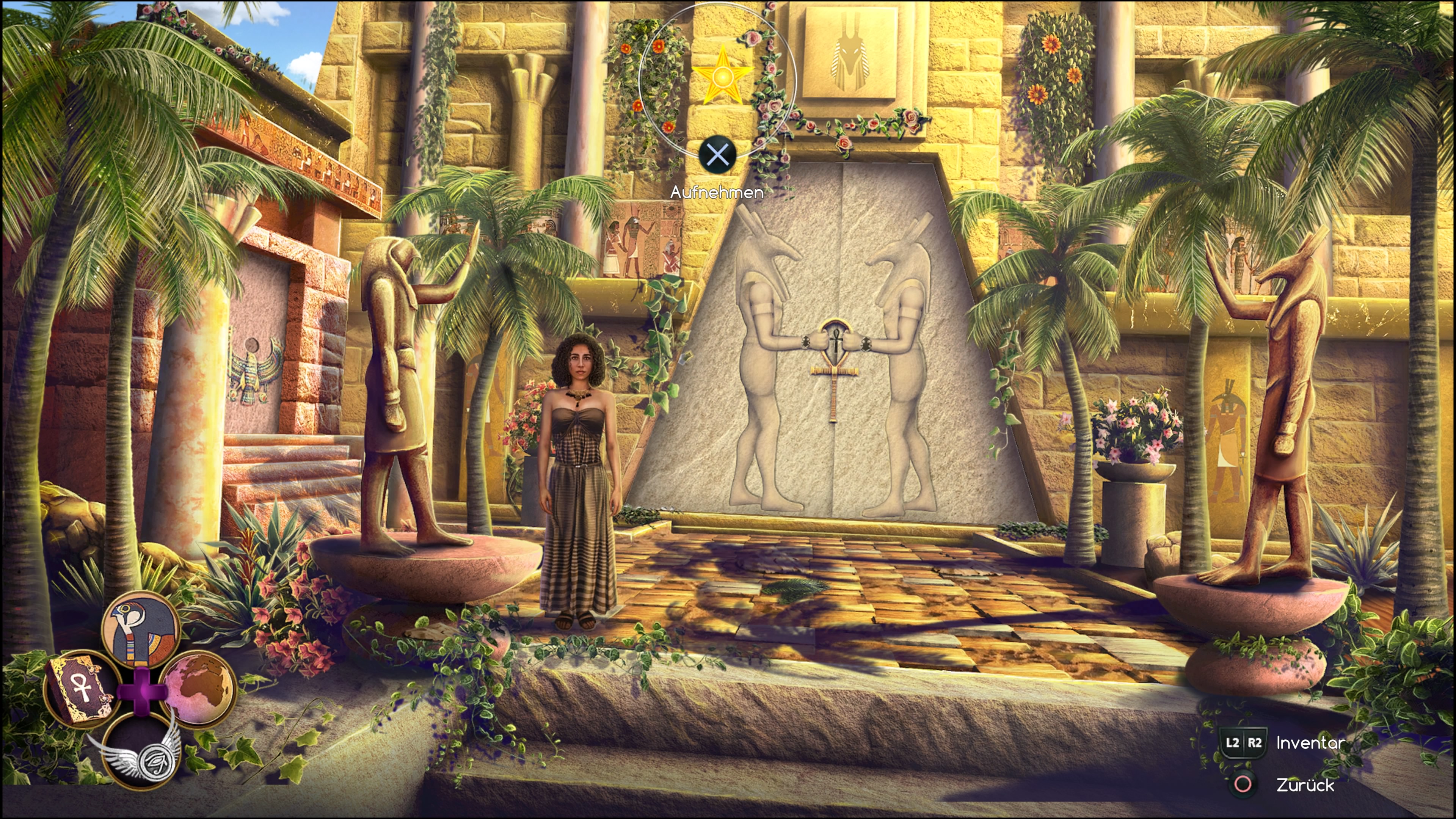Pick up the highlighted golden star
The image size is (1456, 819).
point(722,77)
